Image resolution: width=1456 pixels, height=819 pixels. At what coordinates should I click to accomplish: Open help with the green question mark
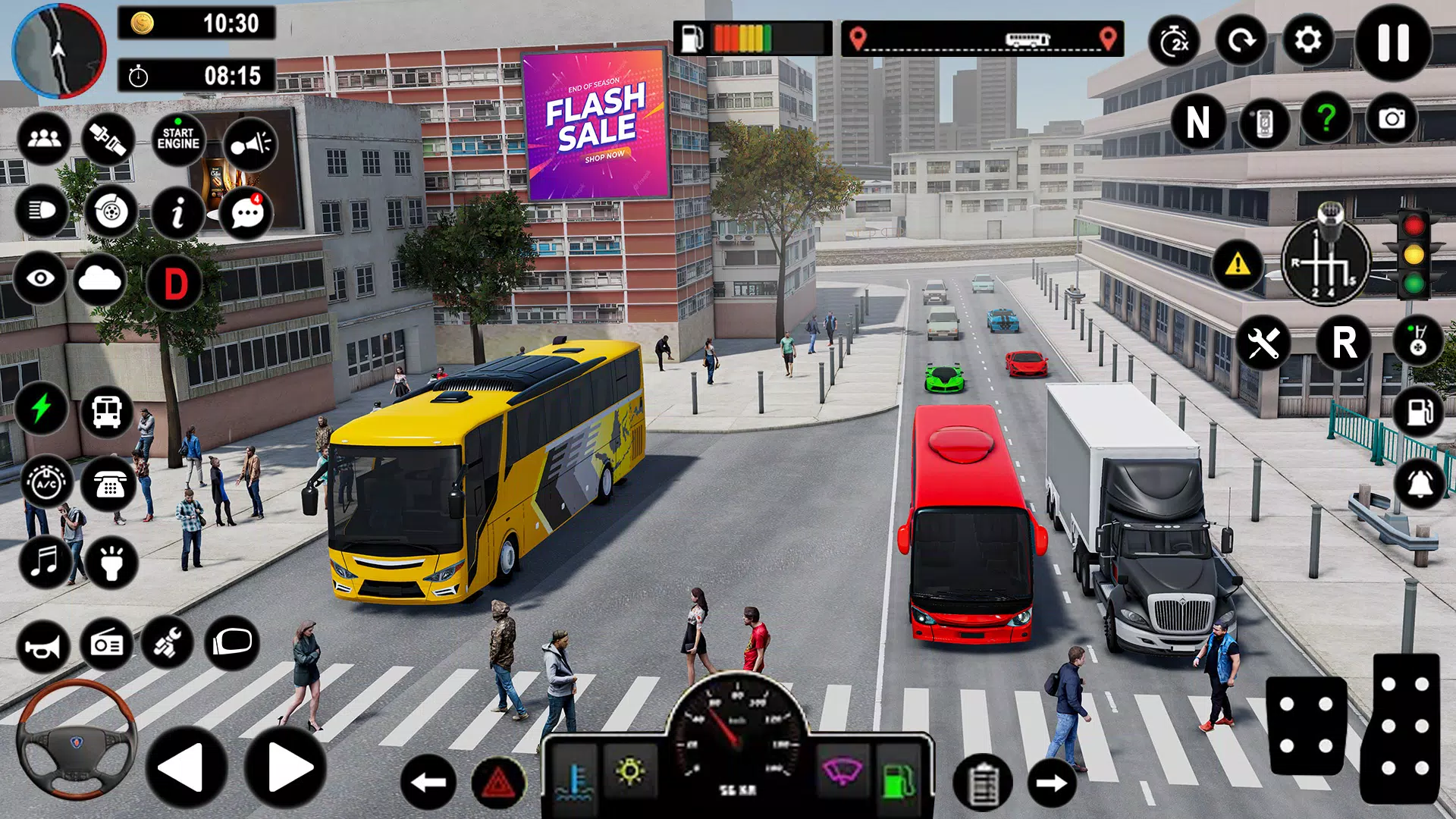point(1326,119)
